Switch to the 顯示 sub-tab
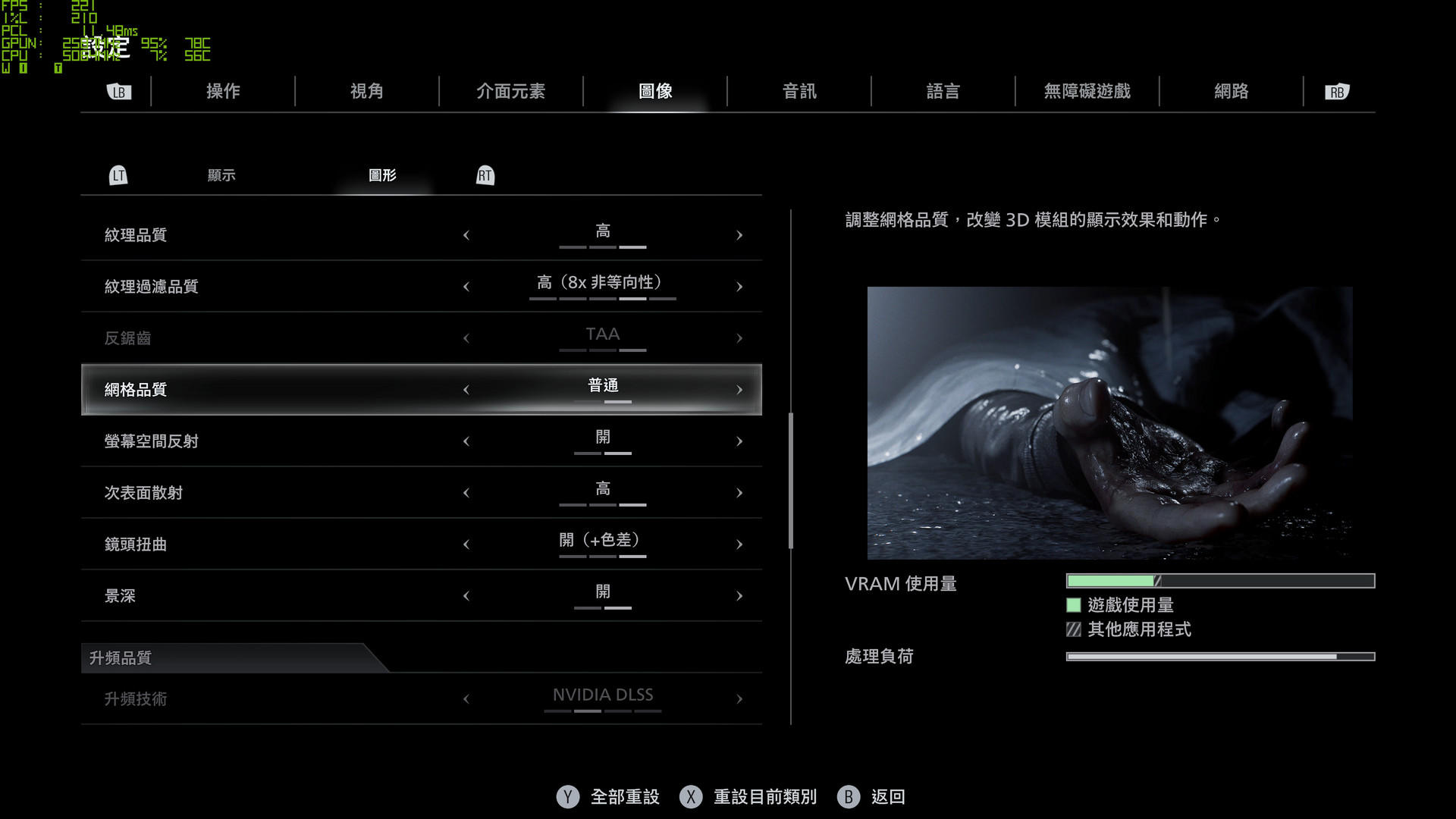 [x=221, y=175]
